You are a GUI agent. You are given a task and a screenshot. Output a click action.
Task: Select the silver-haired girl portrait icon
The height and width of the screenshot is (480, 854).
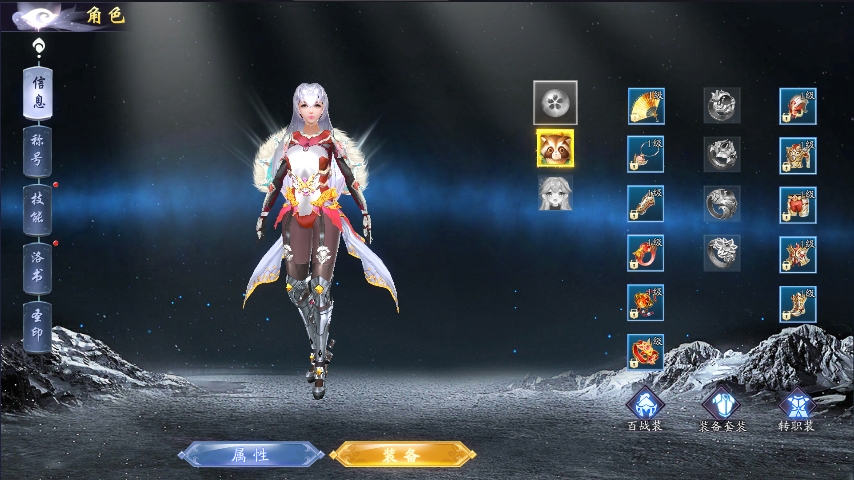click(x=555, y=192)
